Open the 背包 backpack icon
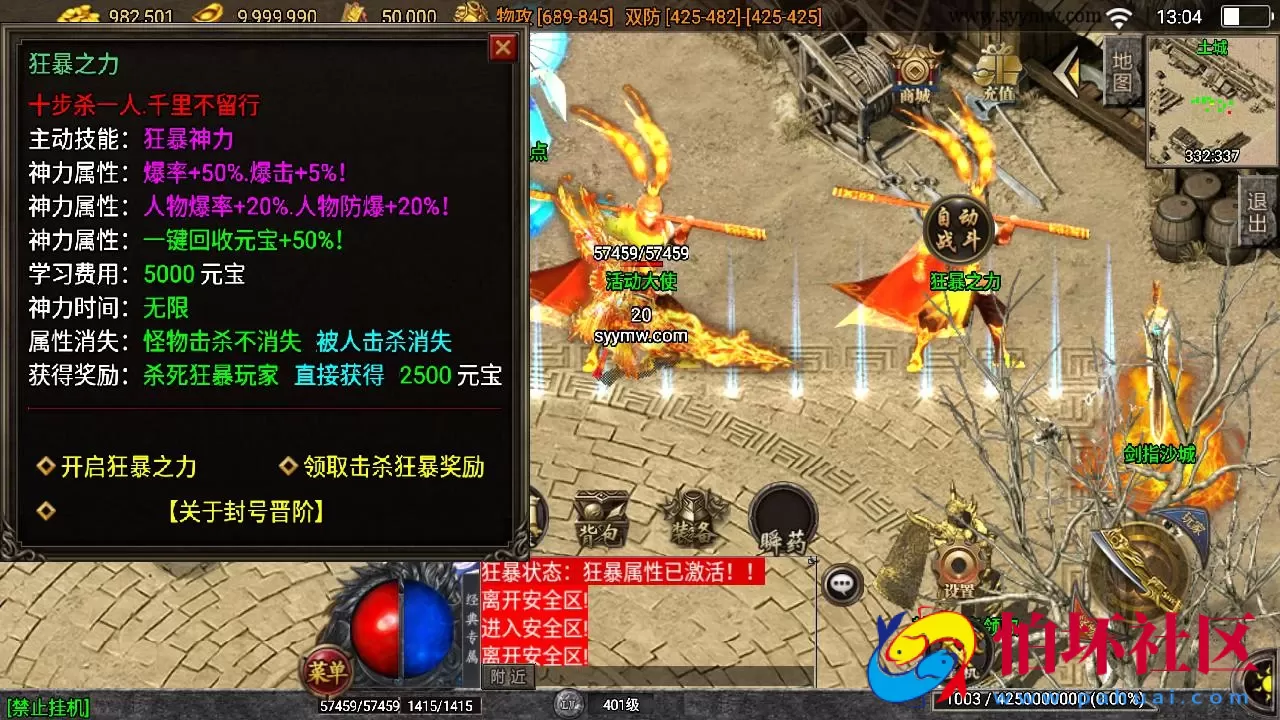The width and height of the screenshot is (1280, 720). pyautogui.click(x=601, y=515)
